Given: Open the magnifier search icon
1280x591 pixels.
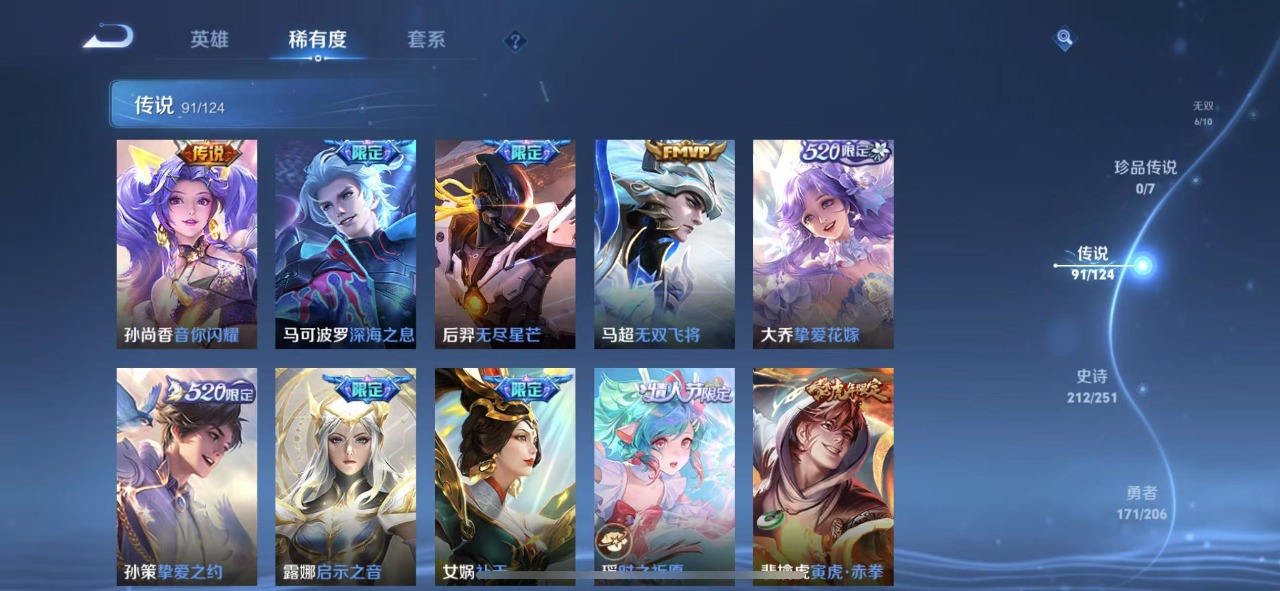Looking at the screenshot, I should click(1065, 39).
